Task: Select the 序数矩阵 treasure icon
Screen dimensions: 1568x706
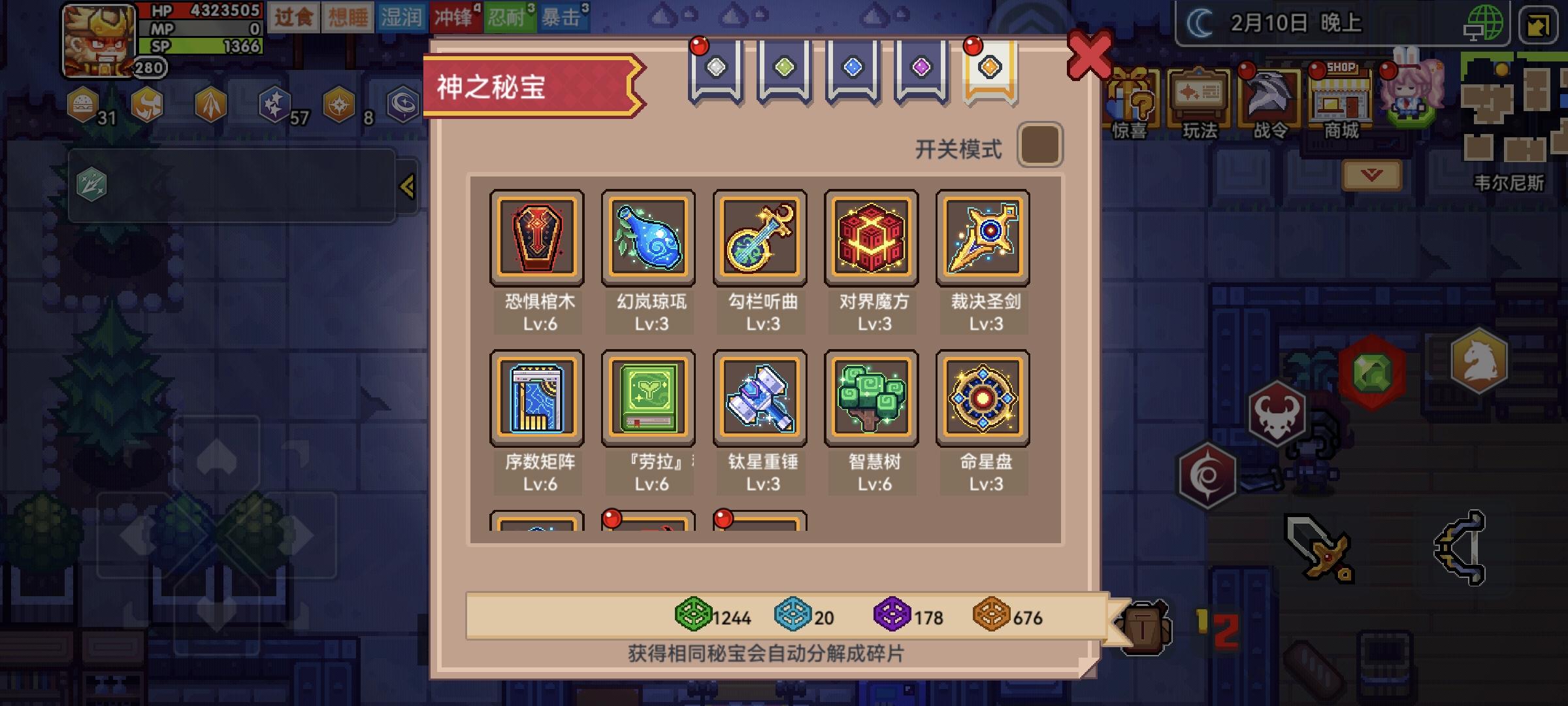Action: [537, 397]
